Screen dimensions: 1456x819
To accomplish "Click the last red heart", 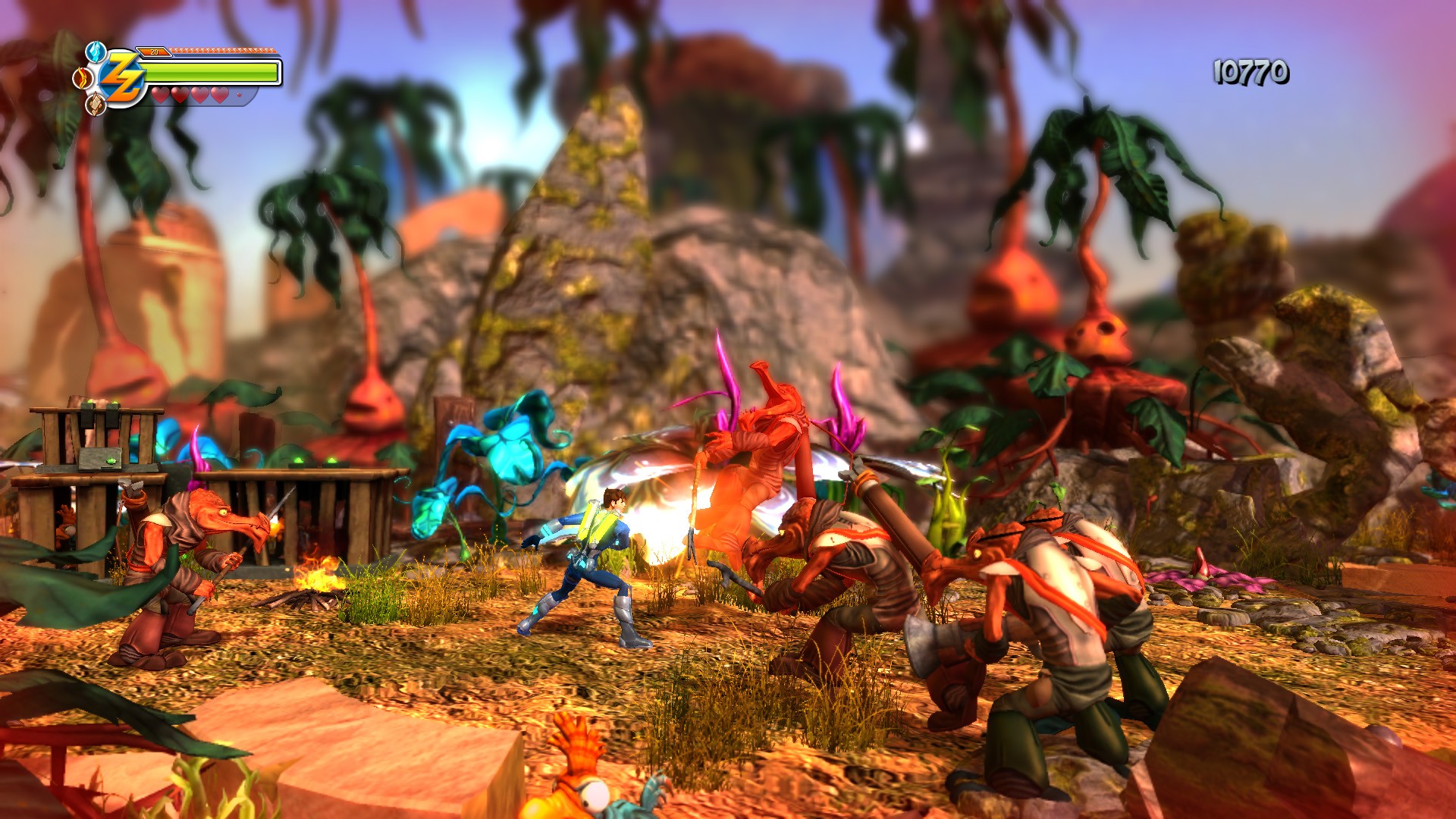I will coord(218,95).
